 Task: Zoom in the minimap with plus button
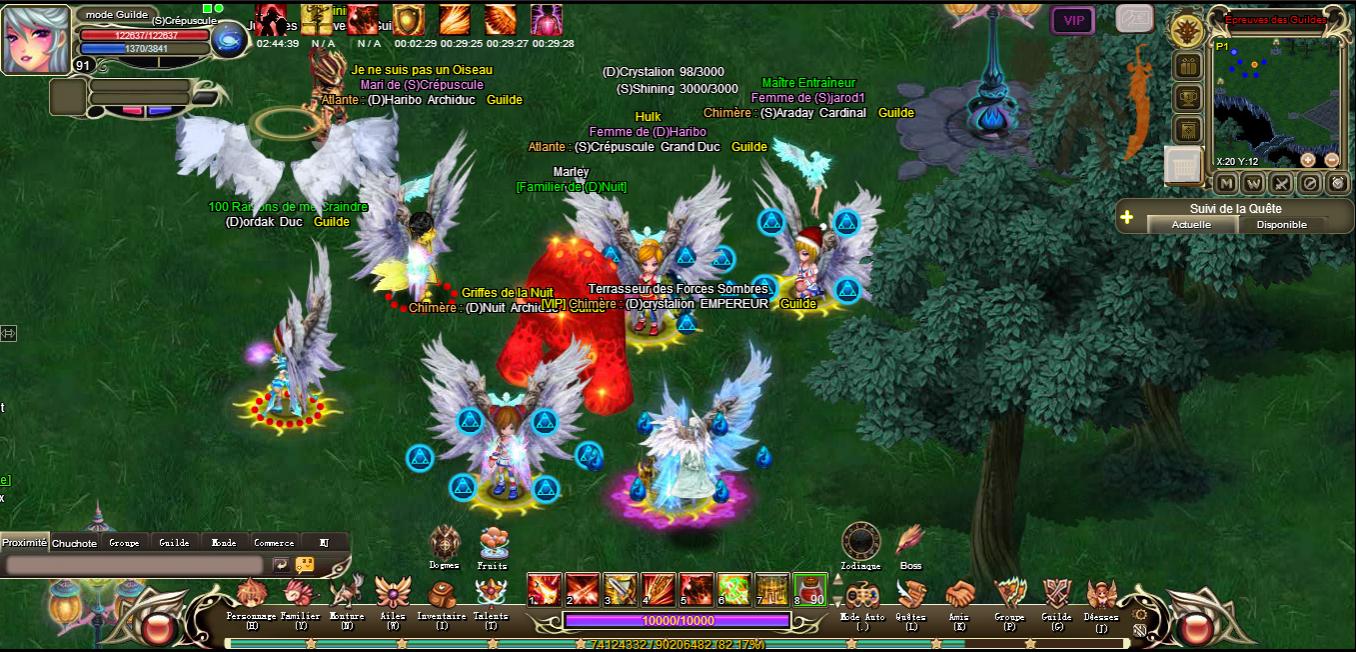click(1308, 160)
